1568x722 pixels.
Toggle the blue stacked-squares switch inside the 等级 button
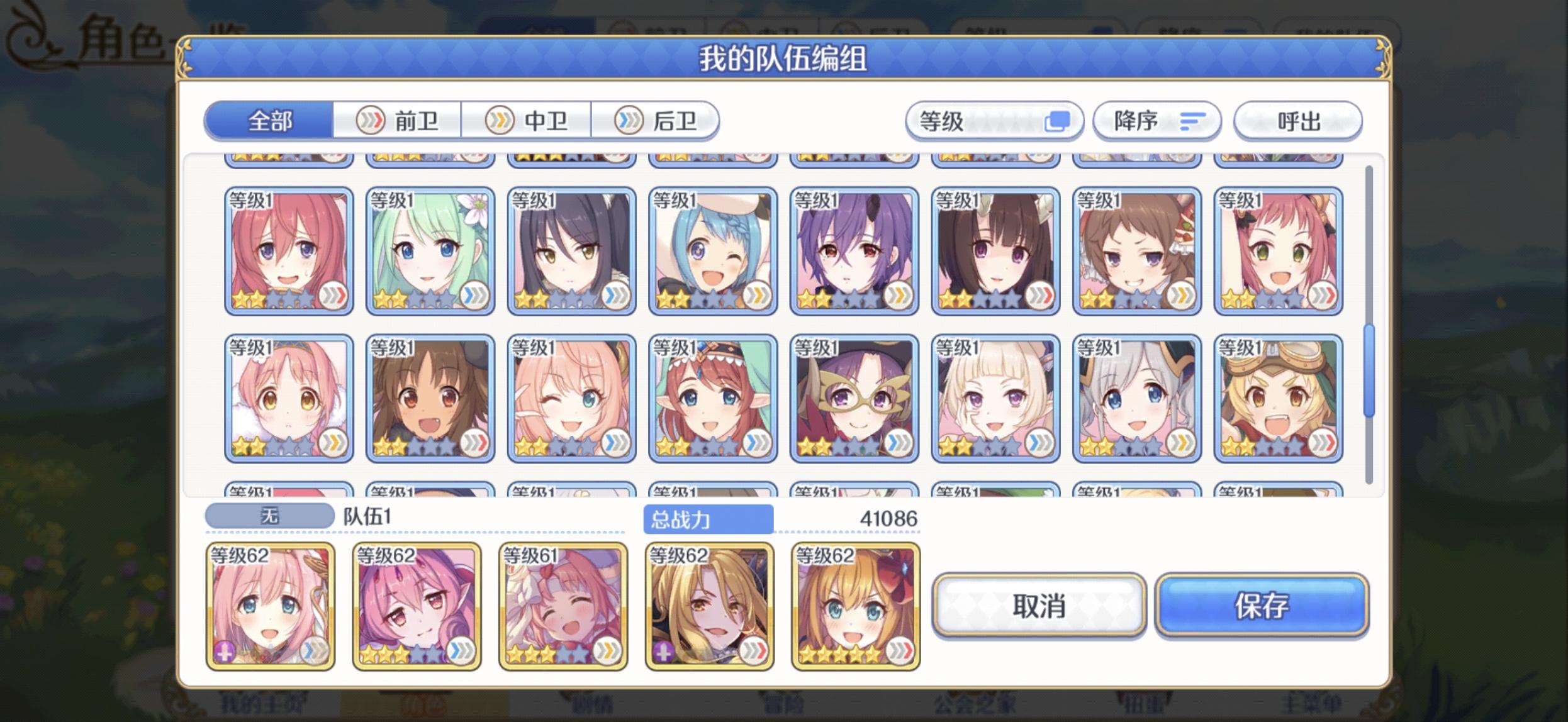[1059, 120]
